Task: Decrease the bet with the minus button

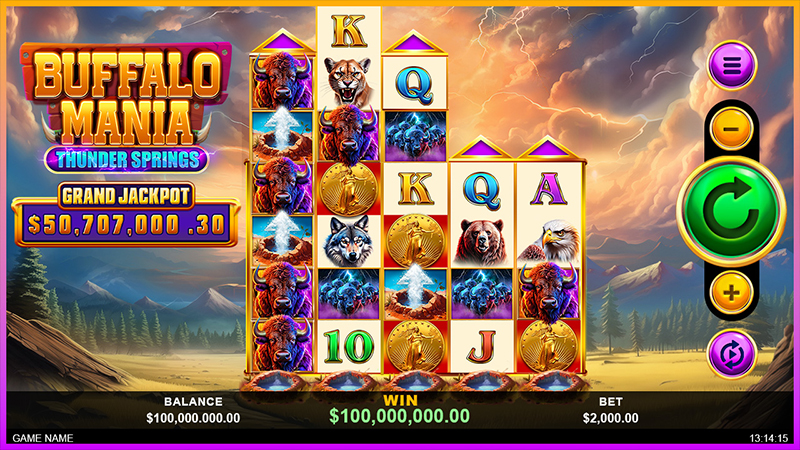Action: click(x=732, y=128)
